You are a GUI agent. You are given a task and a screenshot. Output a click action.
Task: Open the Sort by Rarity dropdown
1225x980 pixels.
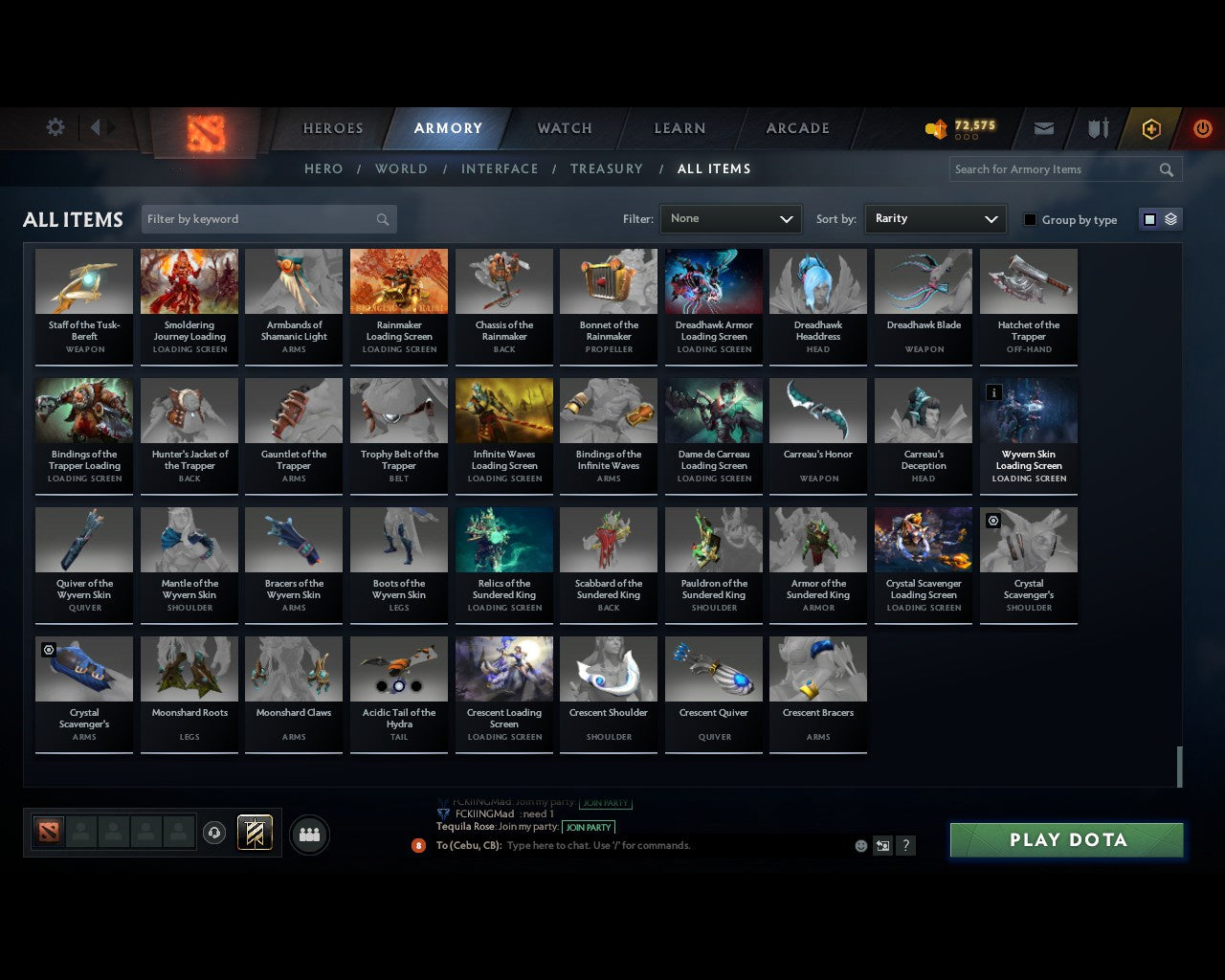coord(935,218)
